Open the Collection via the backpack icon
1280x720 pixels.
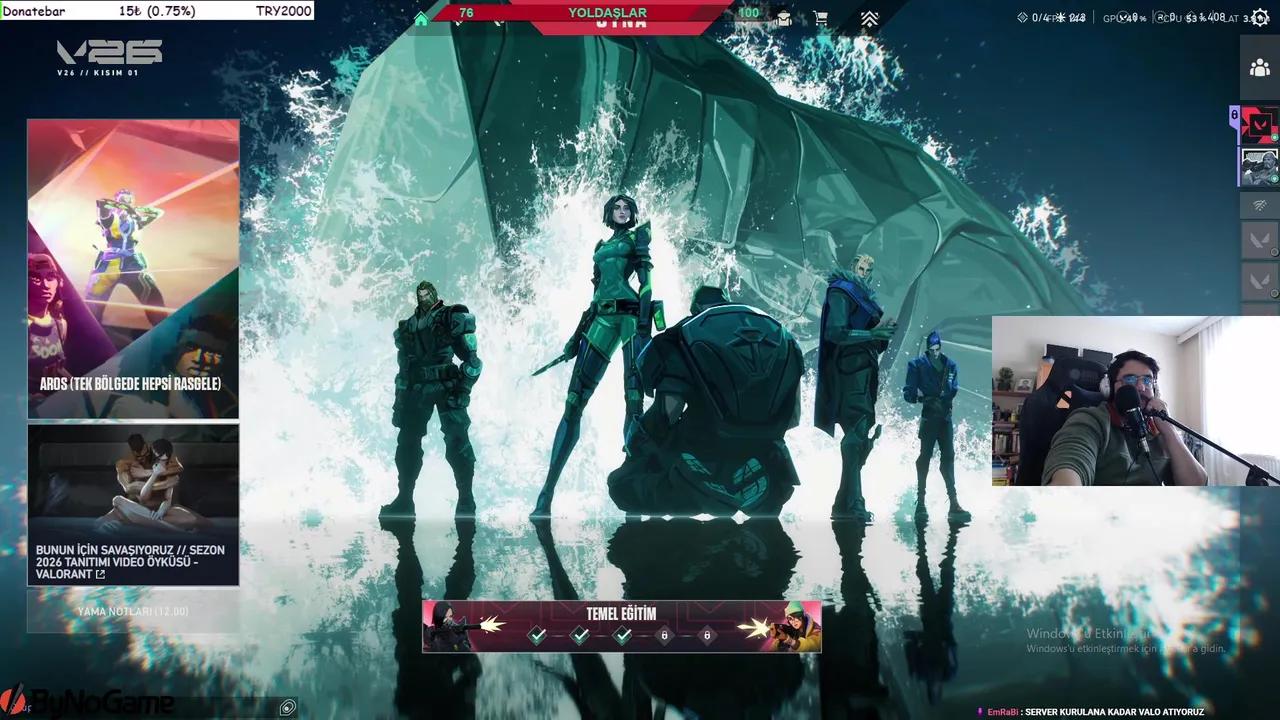click(x=783, y=18)
